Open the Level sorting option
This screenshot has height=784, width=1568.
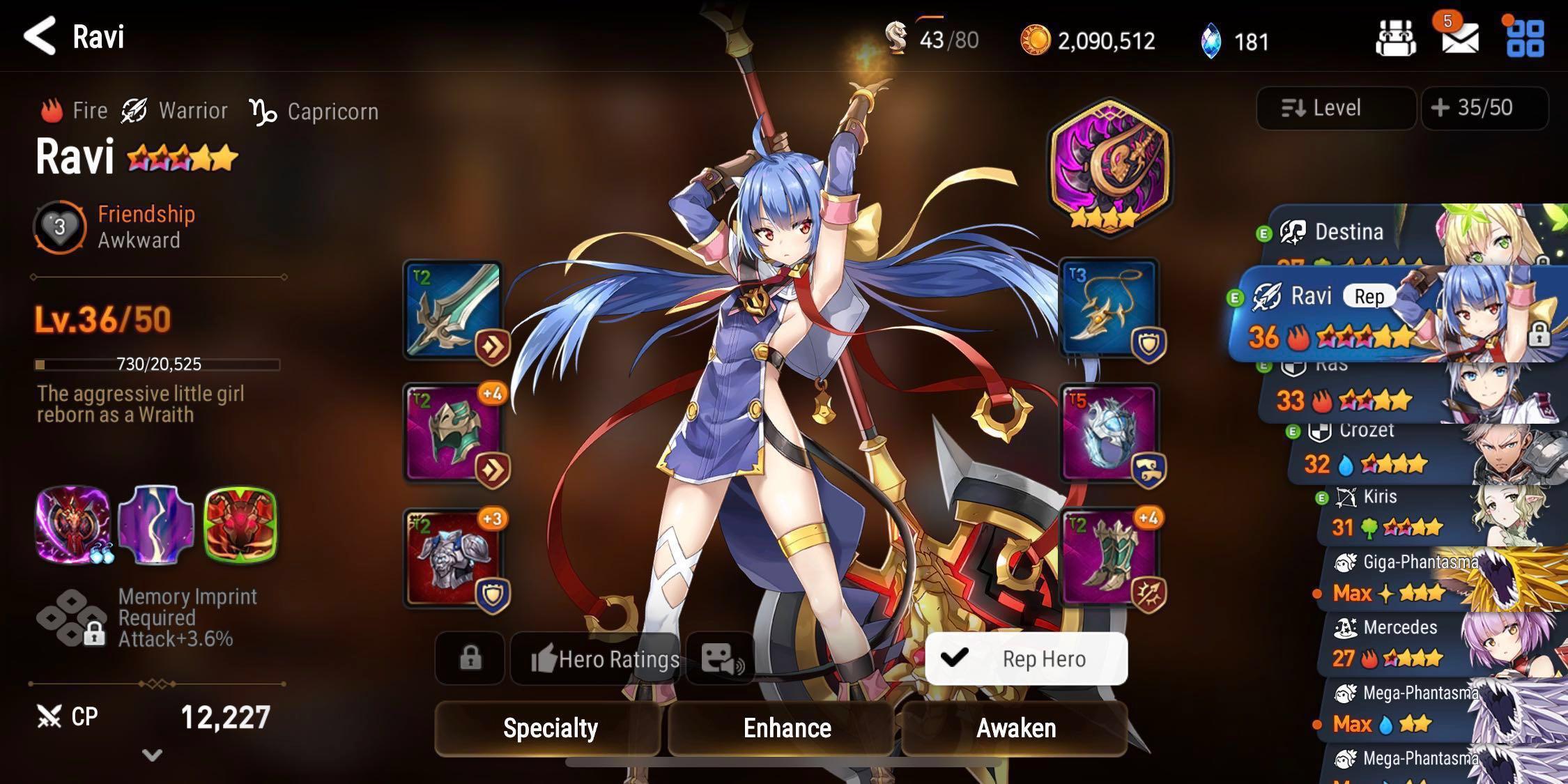(1335, 107)
